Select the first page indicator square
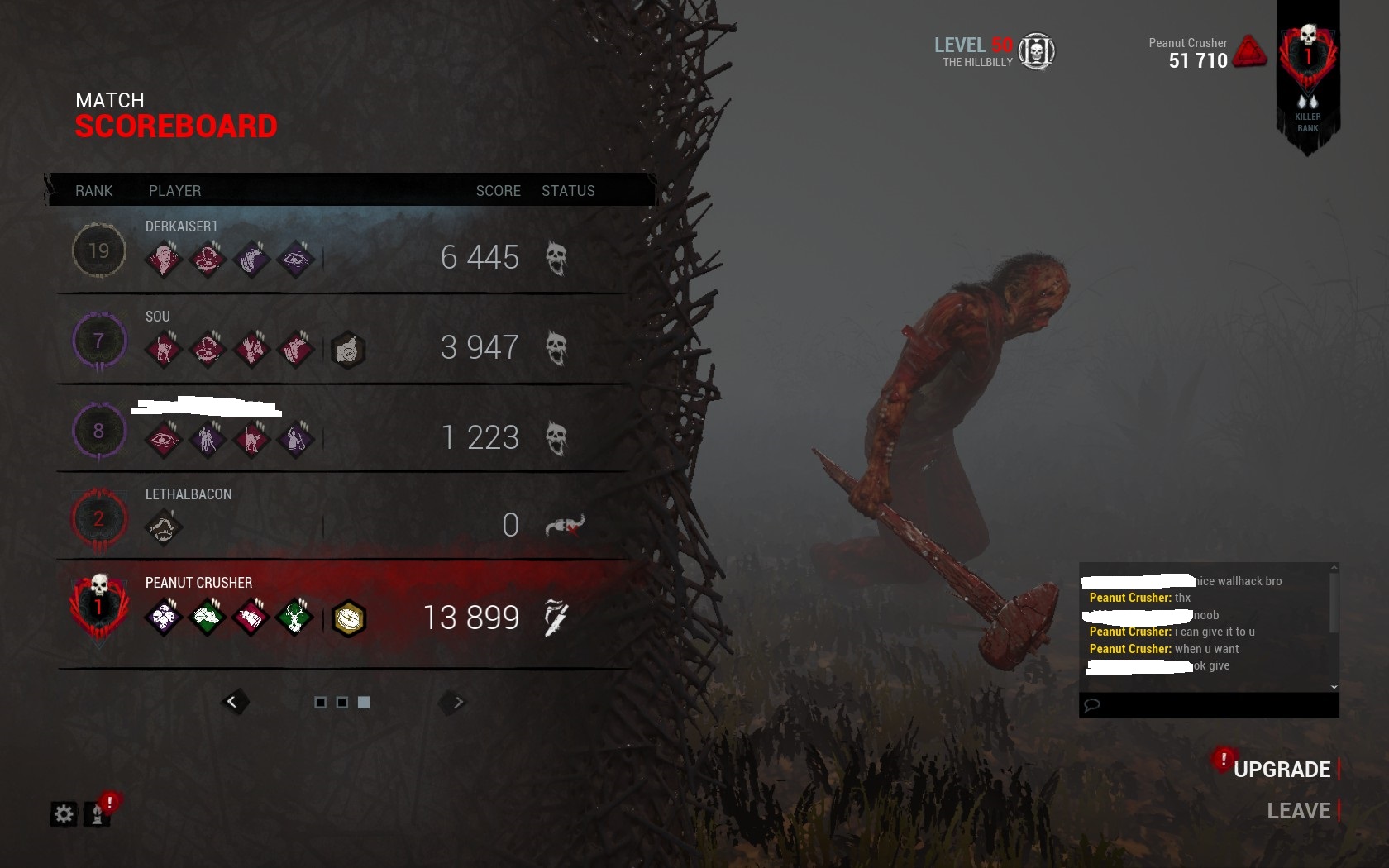Viewport: 1389px width, 868px height. coord(321,702)
